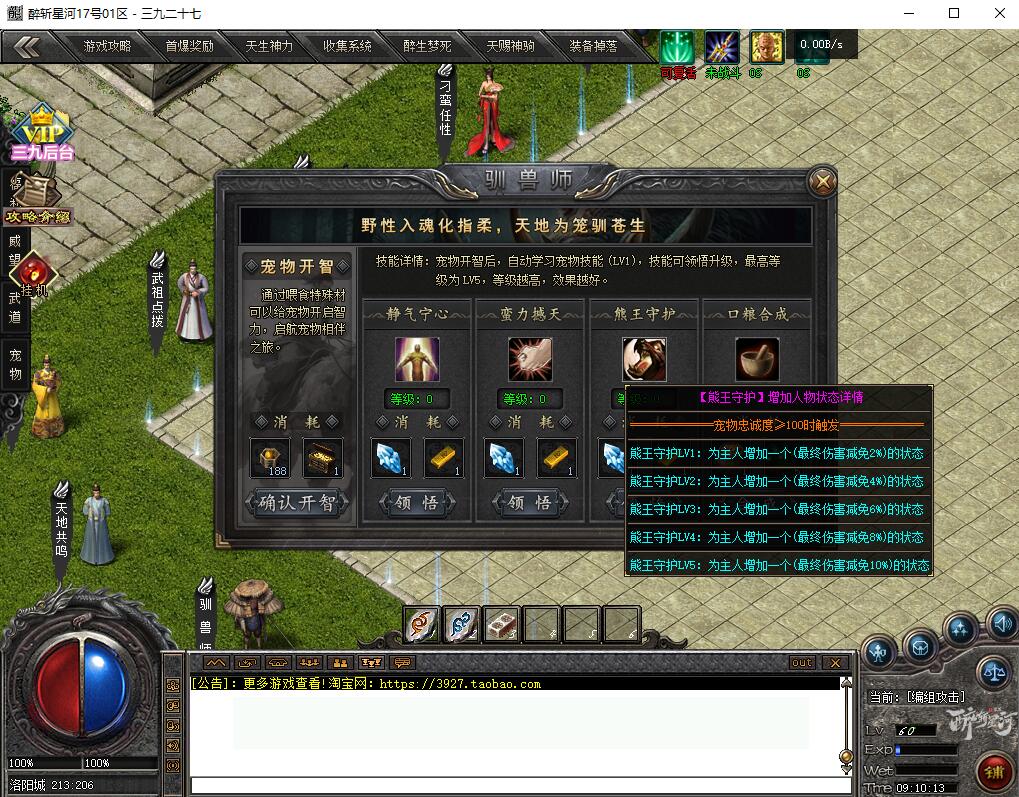Open the 游戏攻略 menu
Image resolution: width=1019 pixels, height=797 pixels.
click(107, 46)
